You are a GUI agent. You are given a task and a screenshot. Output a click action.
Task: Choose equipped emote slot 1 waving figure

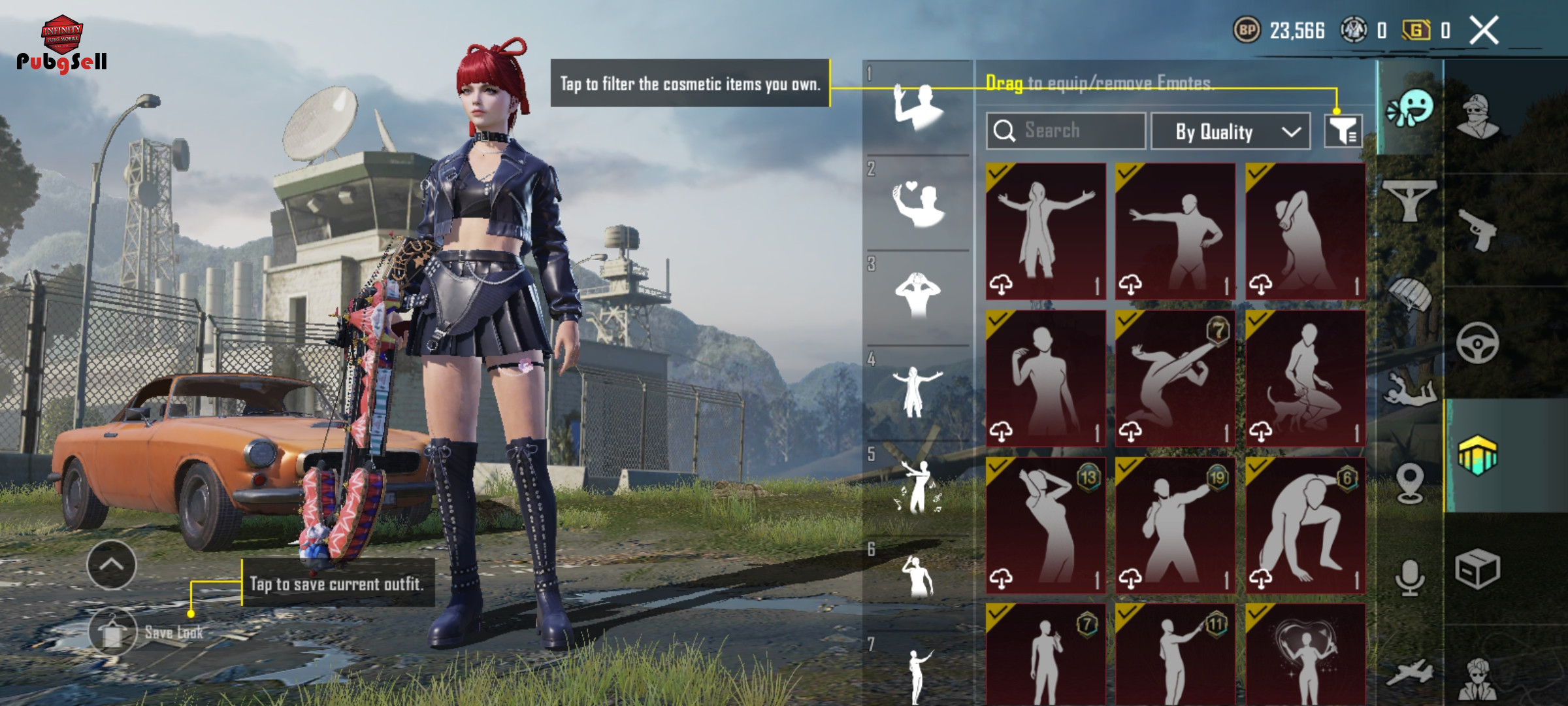click(x=918, y=108)
